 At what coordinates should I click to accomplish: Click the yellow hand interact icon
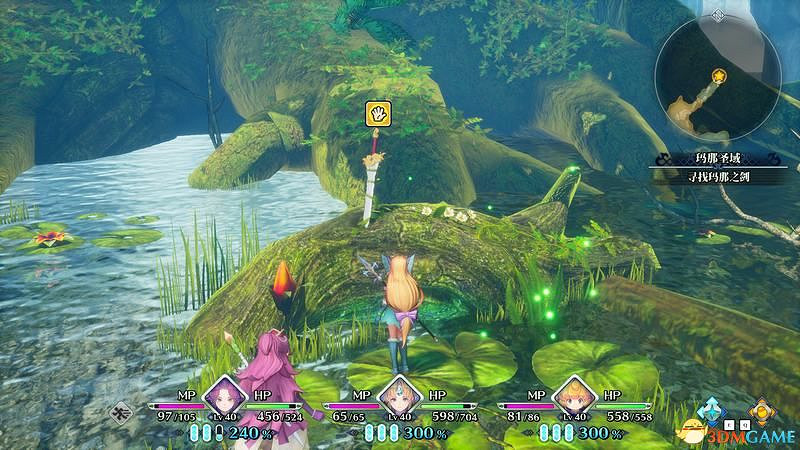pyautogui.click(x=376, y=112)
